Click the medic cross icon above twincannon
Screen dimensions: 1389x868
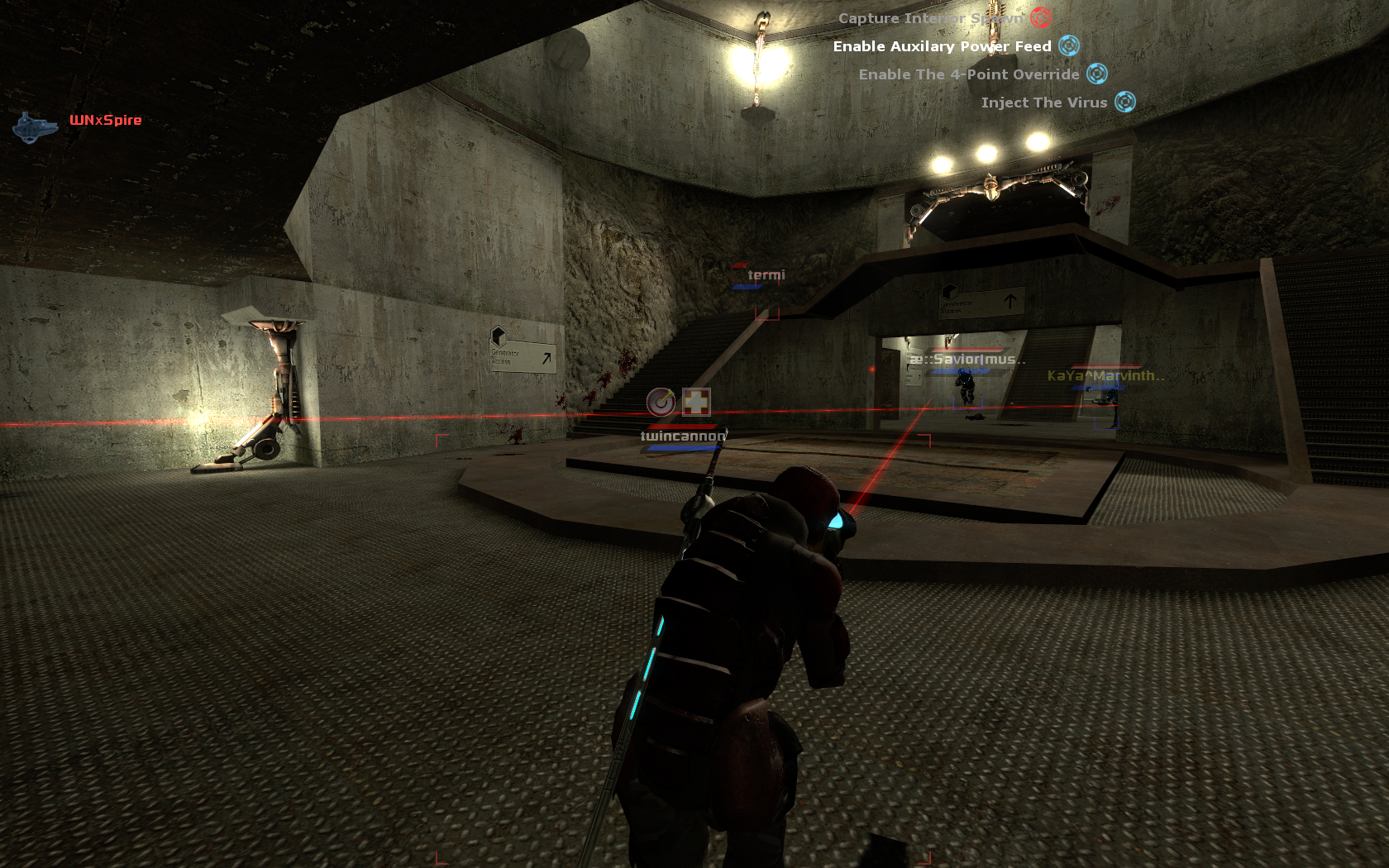(695, 403)
